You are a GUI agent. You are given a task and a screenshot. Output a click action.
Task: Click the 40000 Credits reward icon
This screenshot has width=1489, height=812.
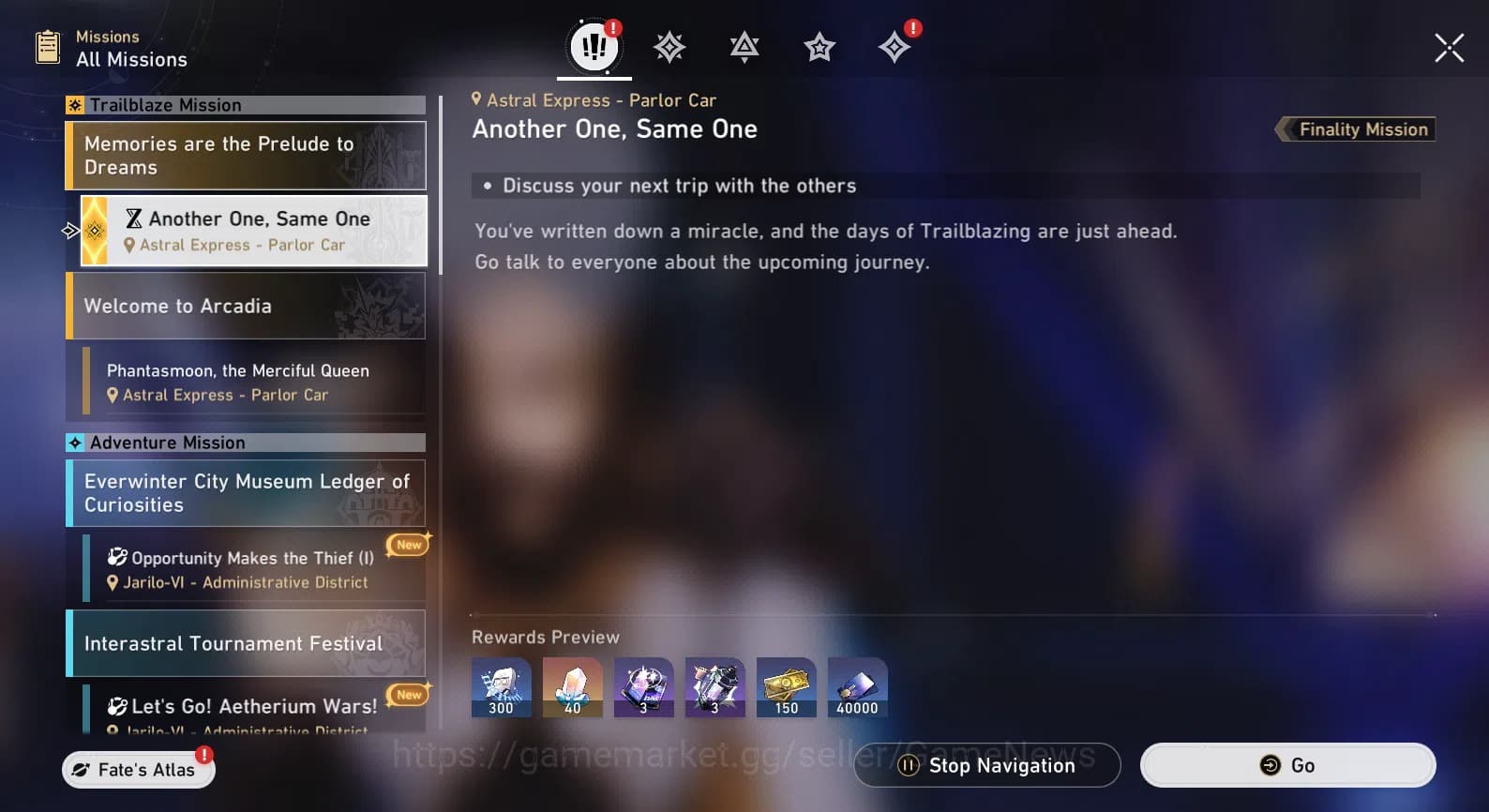857,686
